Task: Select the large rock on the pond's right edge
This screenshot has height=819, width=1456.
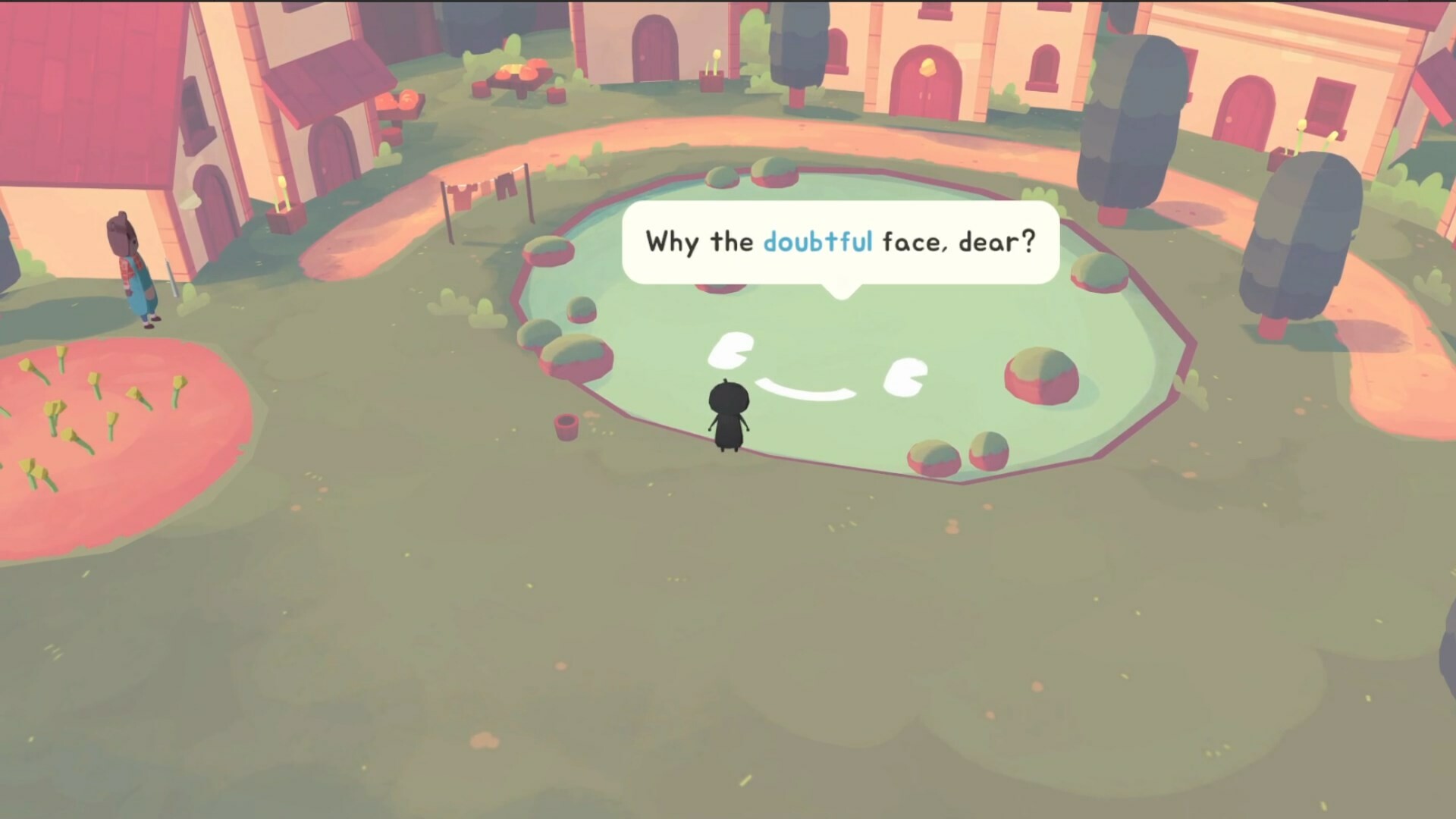Action: 1040,375
